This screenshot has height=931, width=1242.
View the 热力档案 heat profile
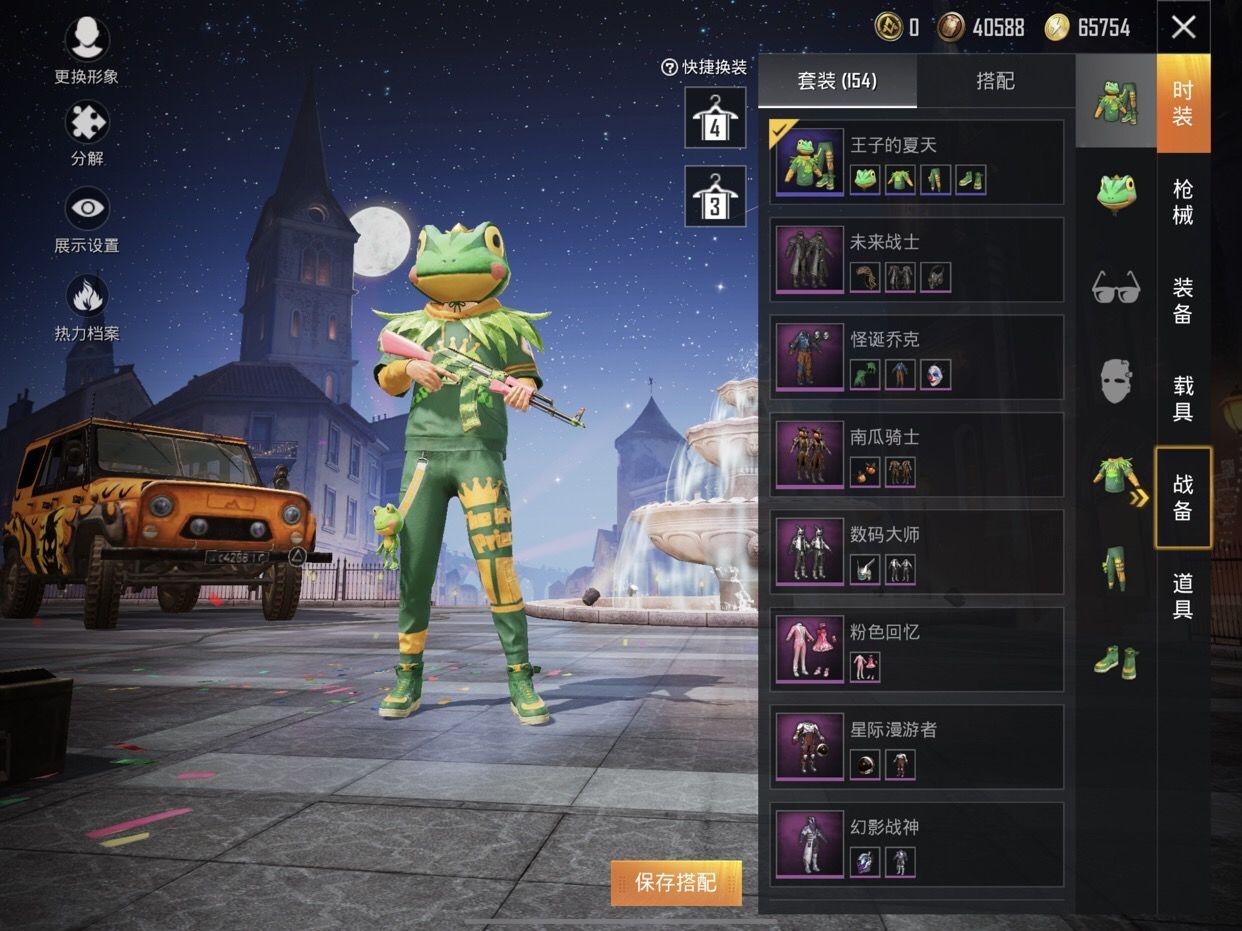pyautogui.click(x=87, y=307)
